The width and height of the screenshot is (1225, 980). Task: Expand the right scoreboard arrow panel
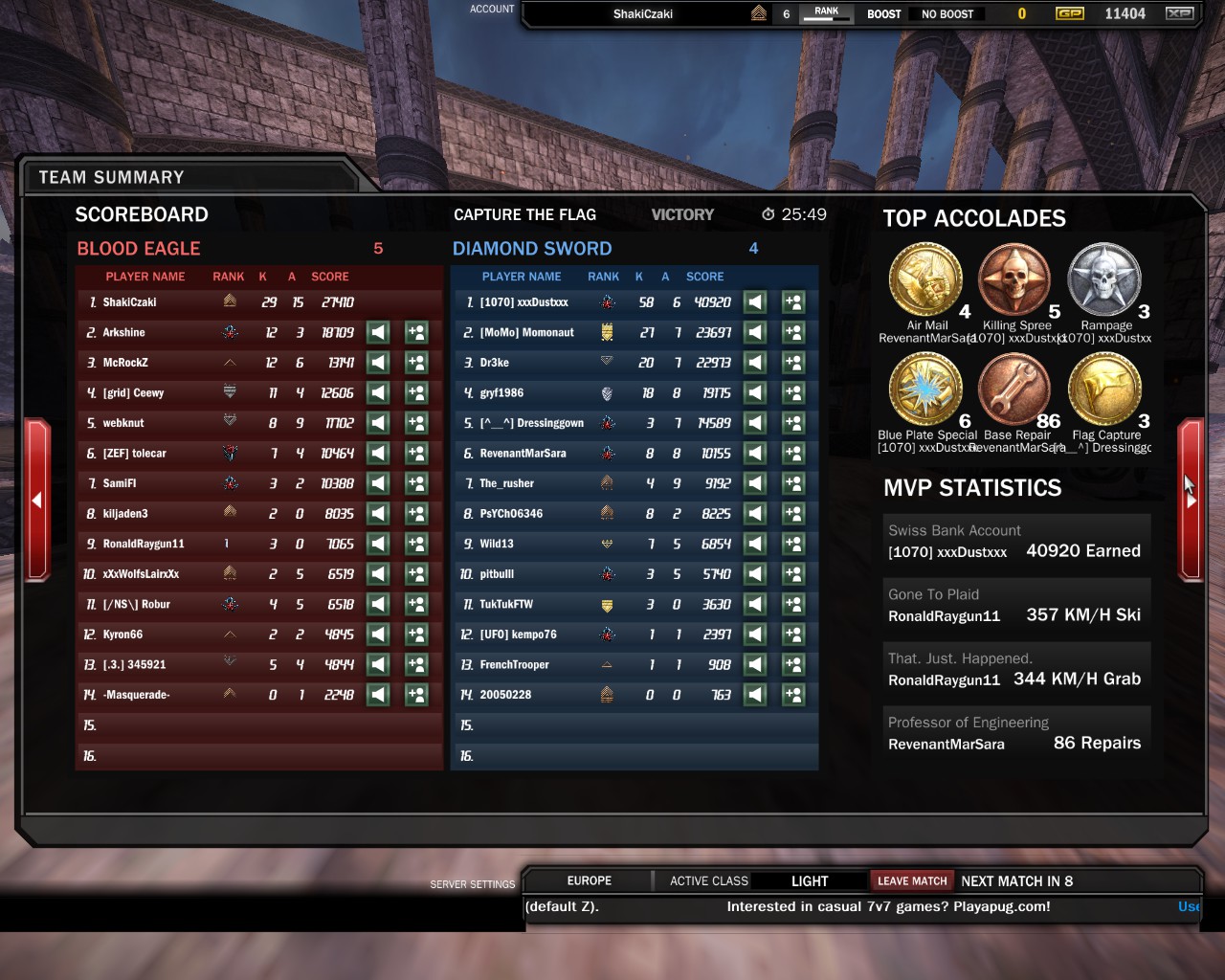pos(1191,499)
